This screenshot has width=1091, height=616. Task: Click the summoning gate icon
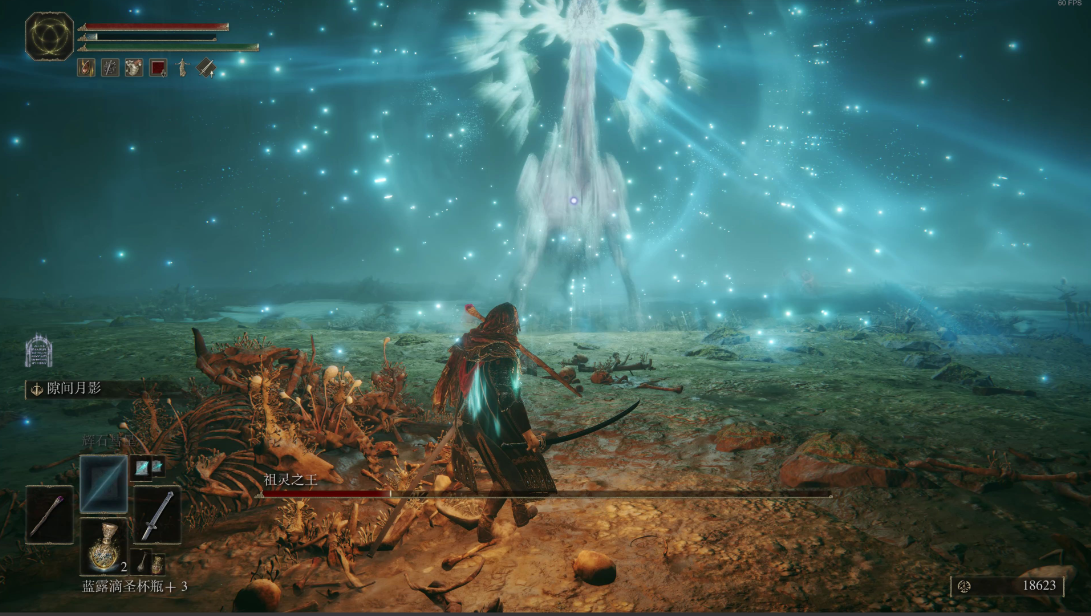click(x=38, y=351)
